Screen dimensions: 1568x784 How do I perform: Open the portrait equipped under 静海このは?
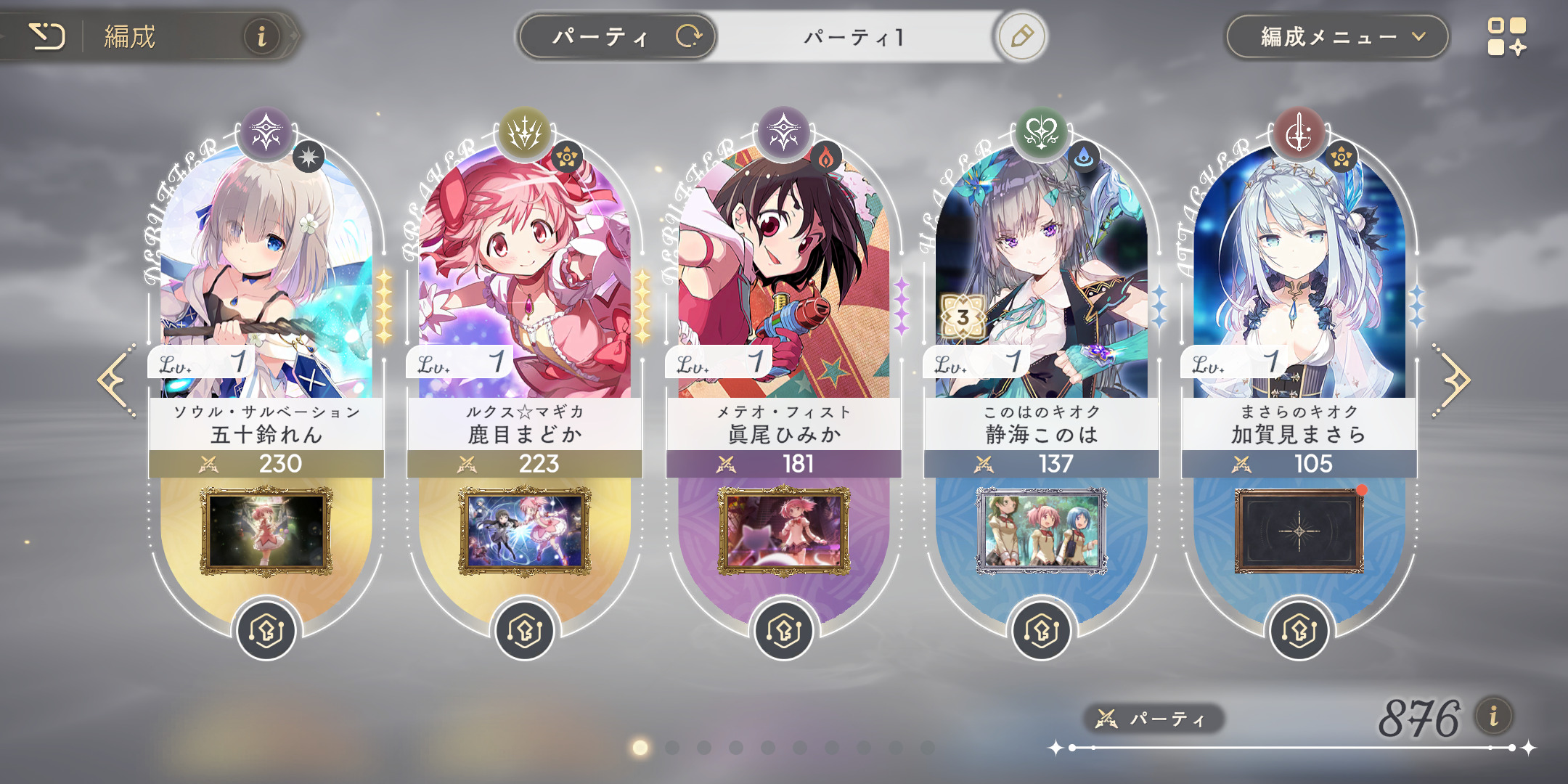(1042, 531)
